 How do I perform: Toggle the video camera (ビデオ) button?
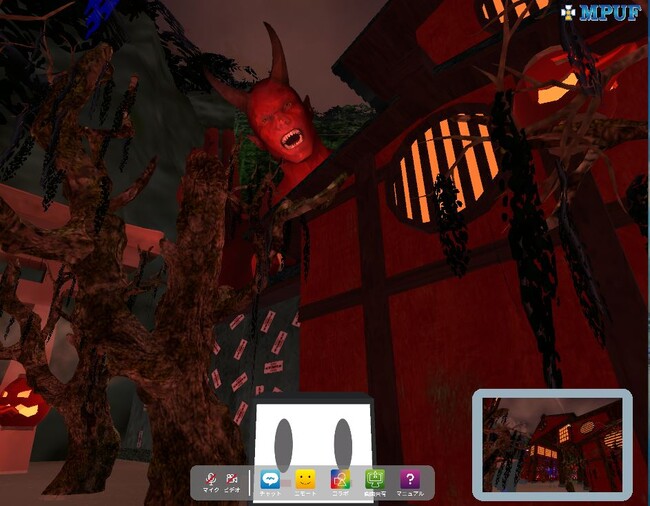tap(232, 481)
